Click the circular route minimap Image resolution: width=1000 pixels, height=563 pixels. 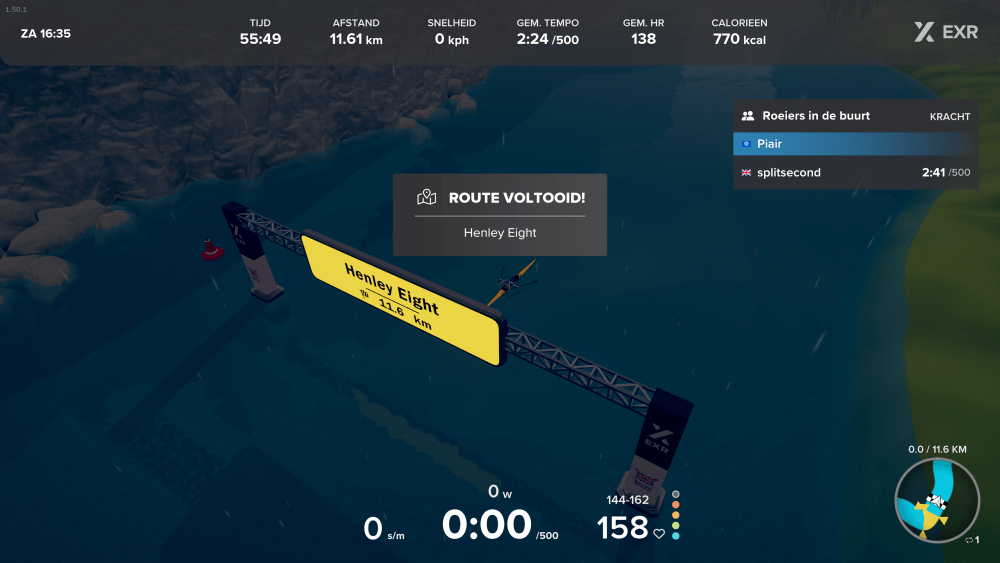(937, 502)
